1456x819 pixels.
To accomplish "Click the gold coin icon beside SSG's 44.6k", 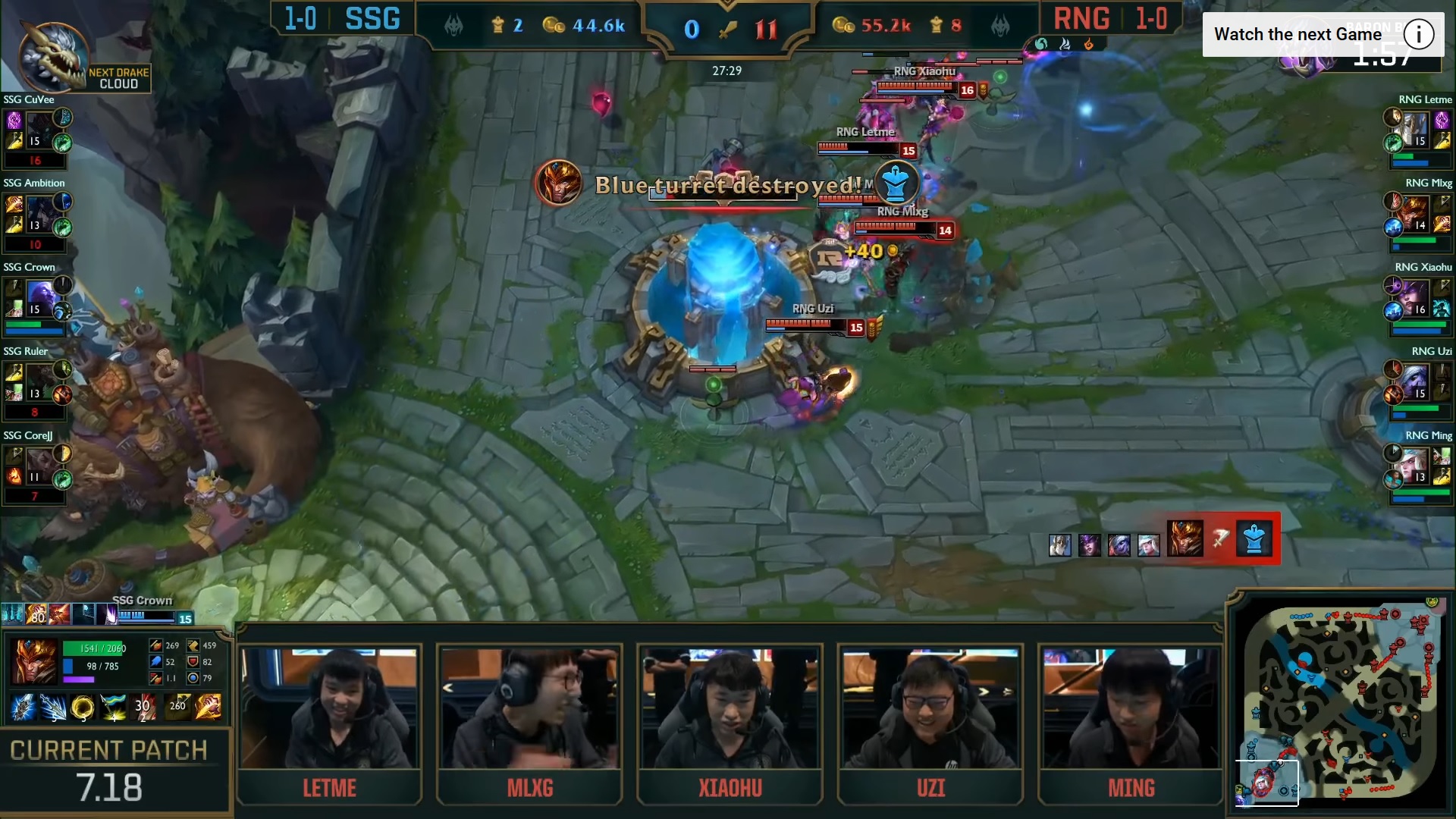I will pos(554,25).
